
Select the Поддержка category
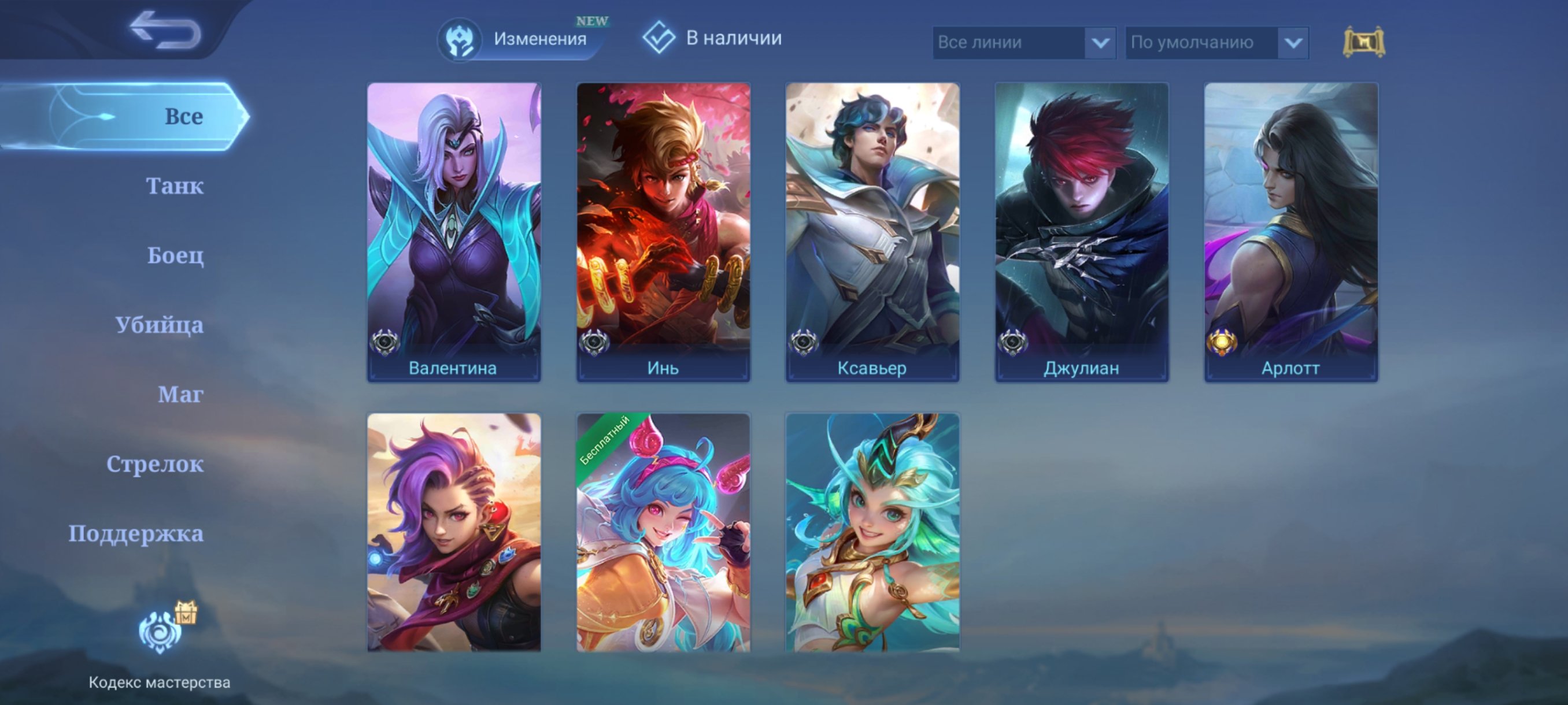point(136,533)
